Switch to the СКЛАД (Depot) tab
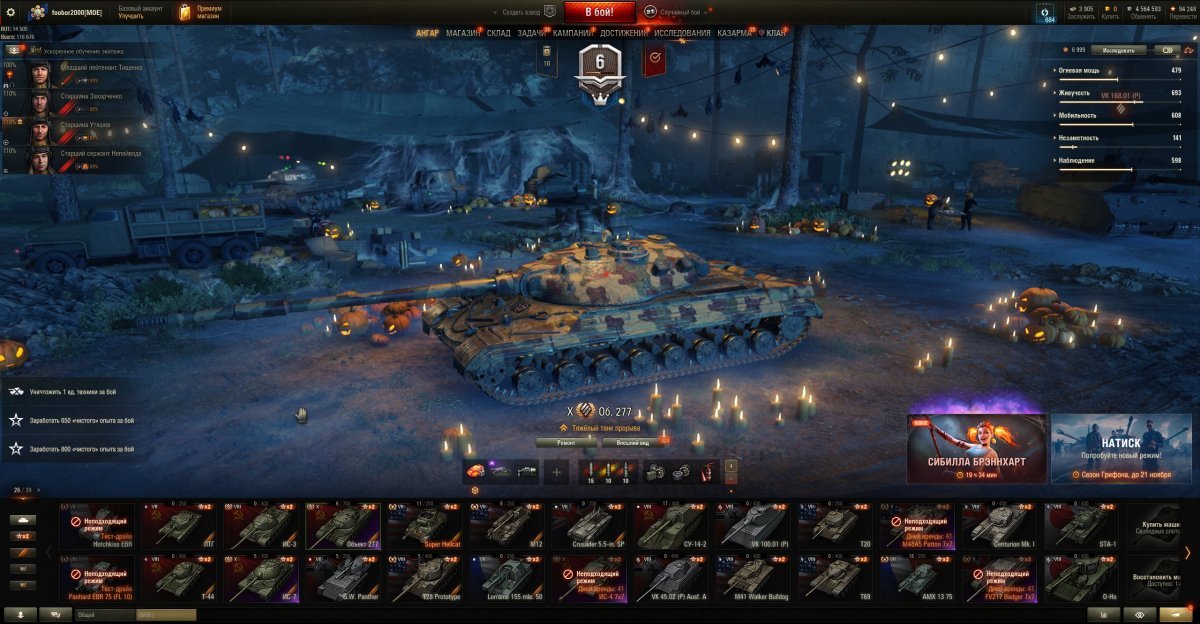The height and width of the screenshot is (624, 1200). [498, 33]
